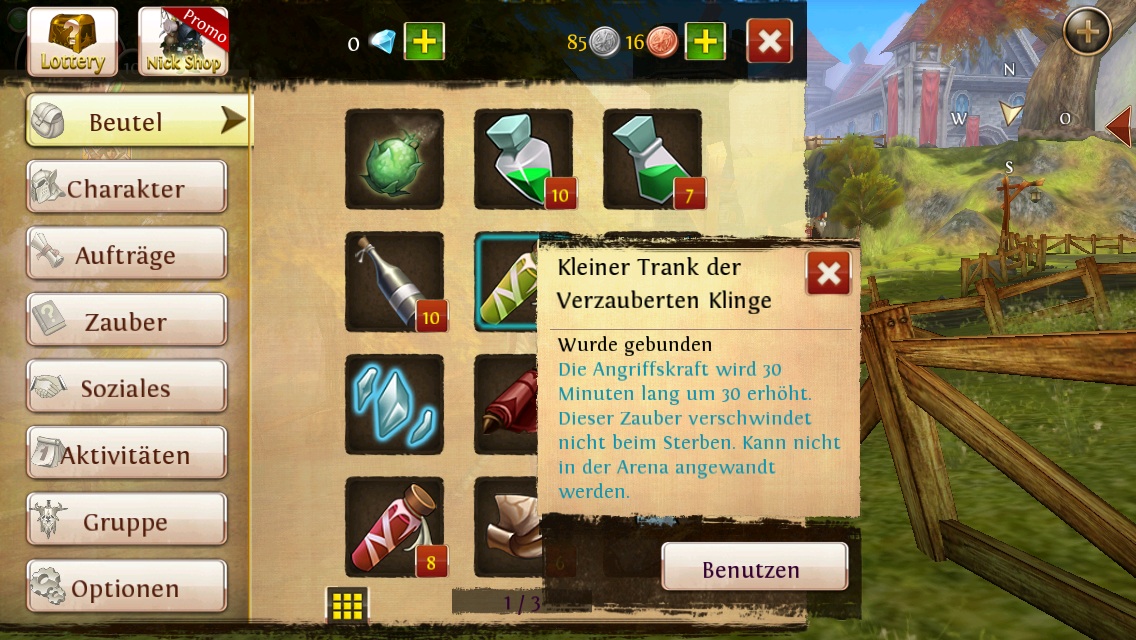Use the potion with the Benutzen button
Screen dimensions: 1136x640
[x=754, y=569]
